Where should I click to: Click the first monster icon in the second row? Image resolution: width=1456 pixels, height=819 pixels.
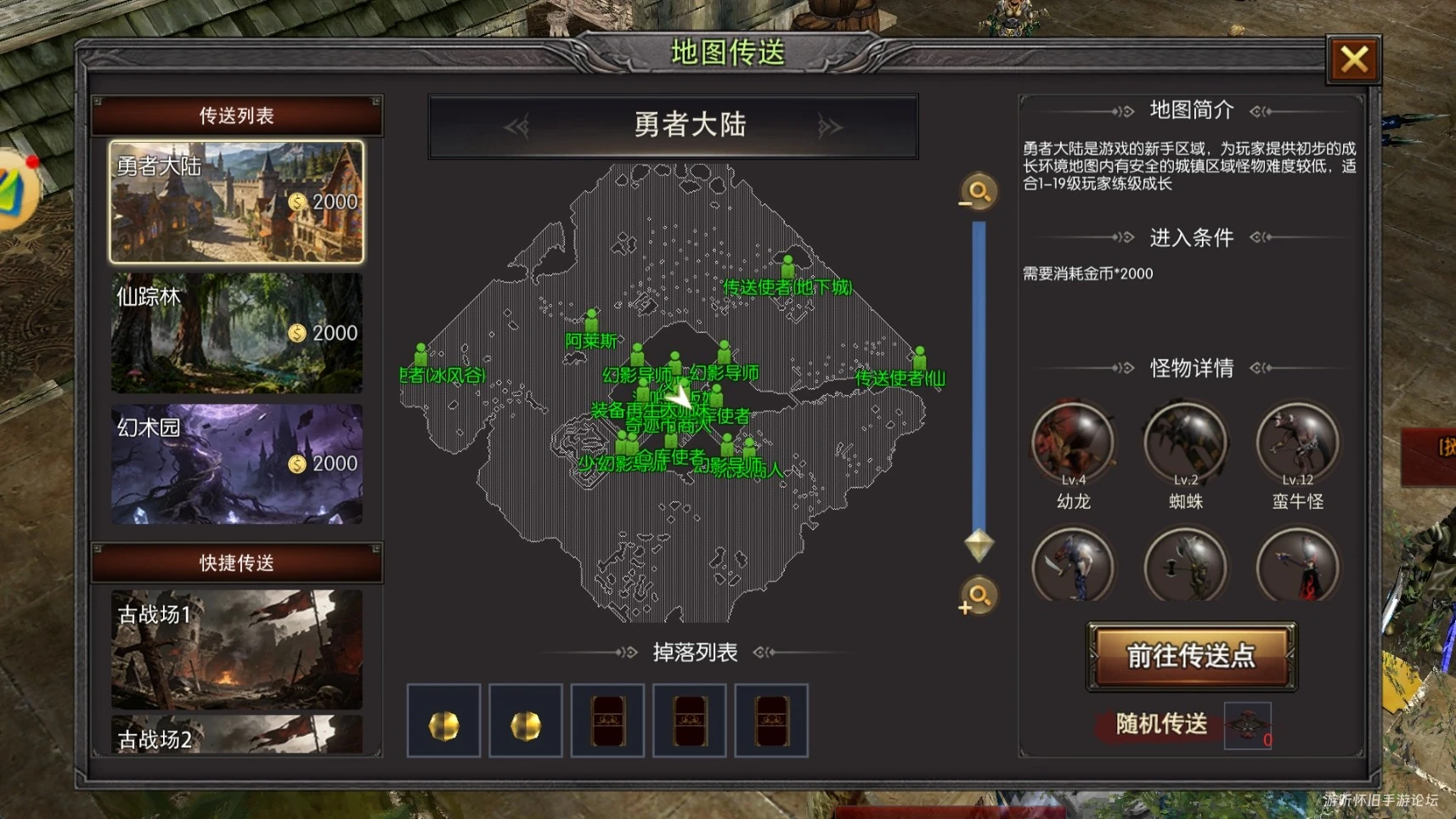(1073, 565)
